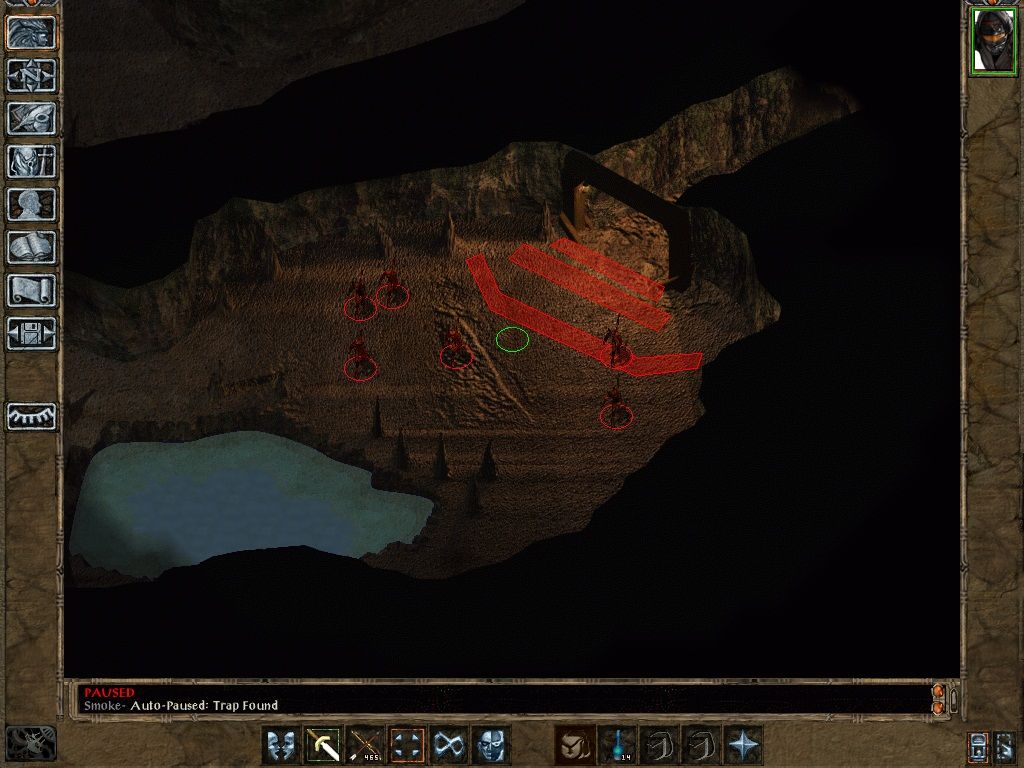Use the pouch quick item slot
Viewport: 1024px width, 768px height.
[575, 745]
